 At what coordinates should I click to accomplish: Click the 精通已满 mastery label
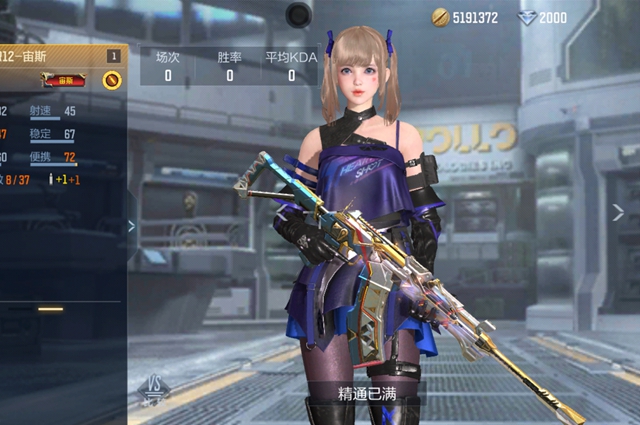[x=367, y=393]
